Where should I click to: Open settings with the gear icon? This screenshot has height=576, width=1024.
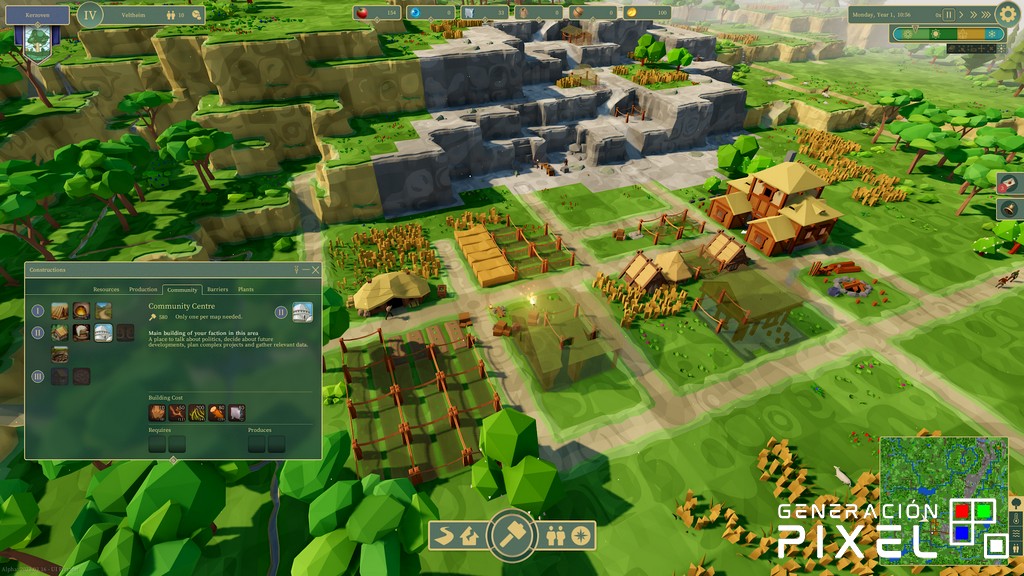tap(1008, 14)
